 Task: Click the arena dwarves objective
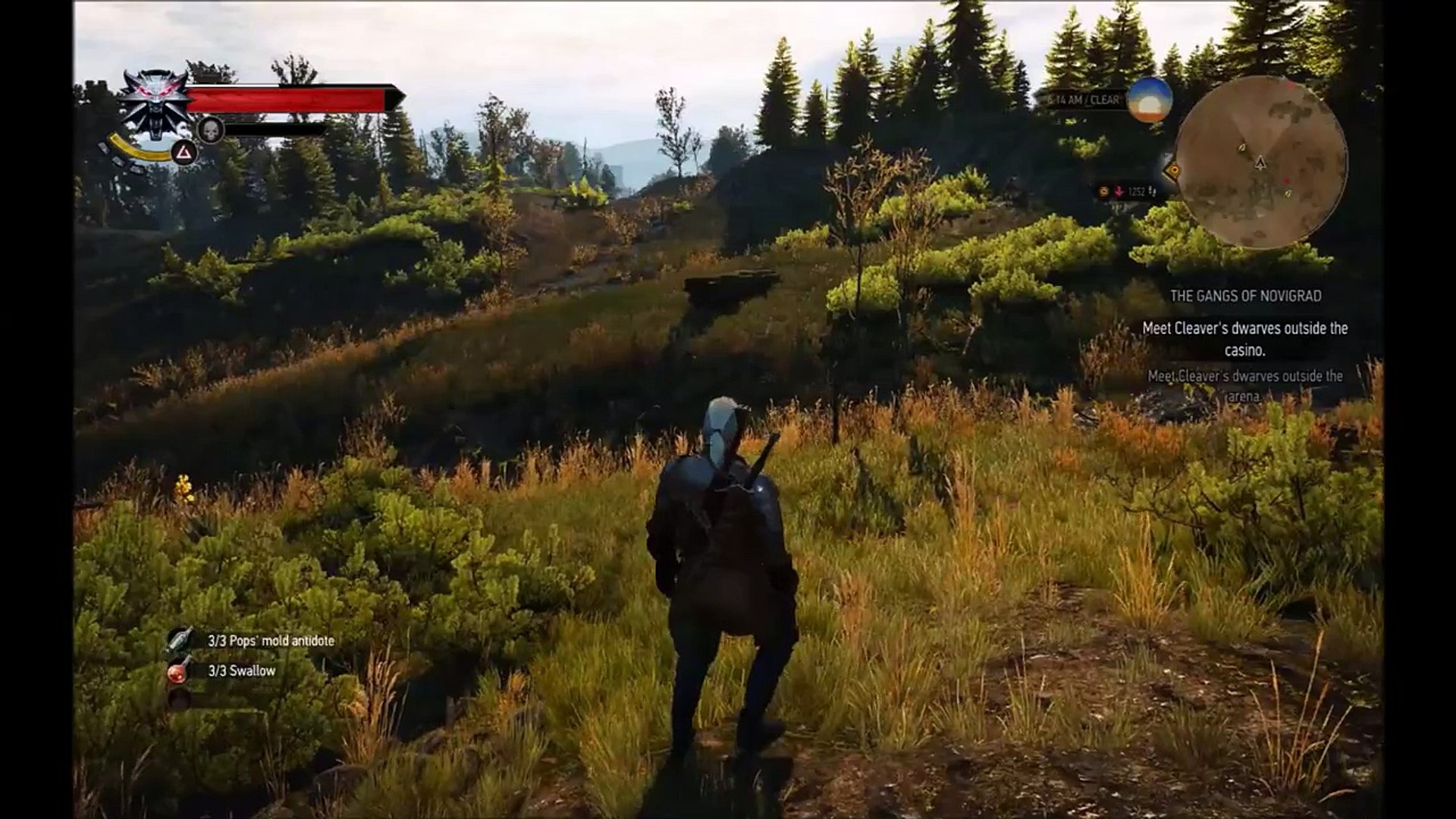pyautogui.click(x=1244, y=385)
